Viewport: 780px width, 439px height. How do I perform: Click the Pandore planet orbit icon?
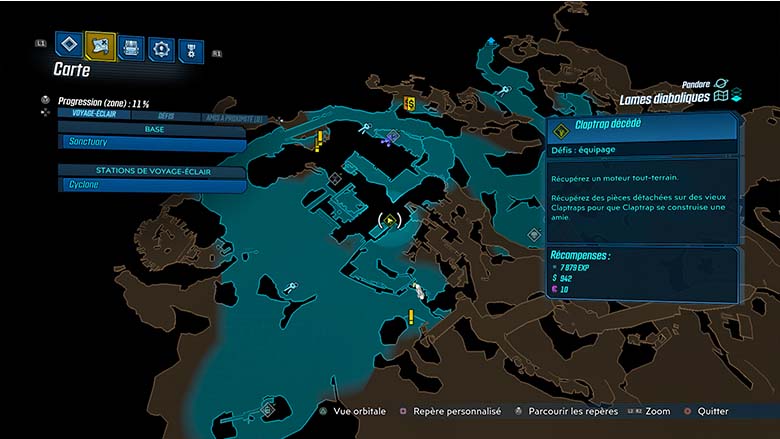click(x=721, y=84)
